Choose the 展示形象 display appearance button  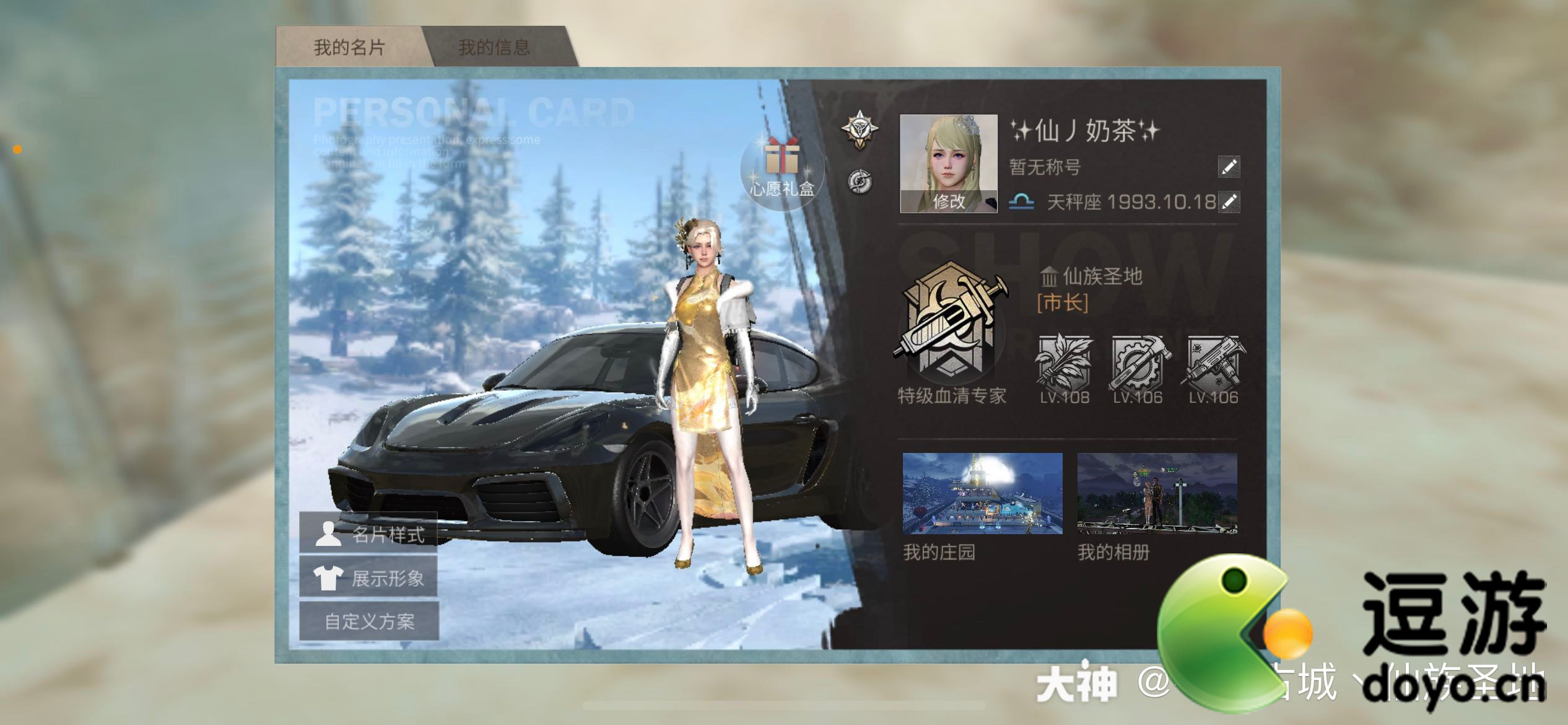click(x=369, y=578)
